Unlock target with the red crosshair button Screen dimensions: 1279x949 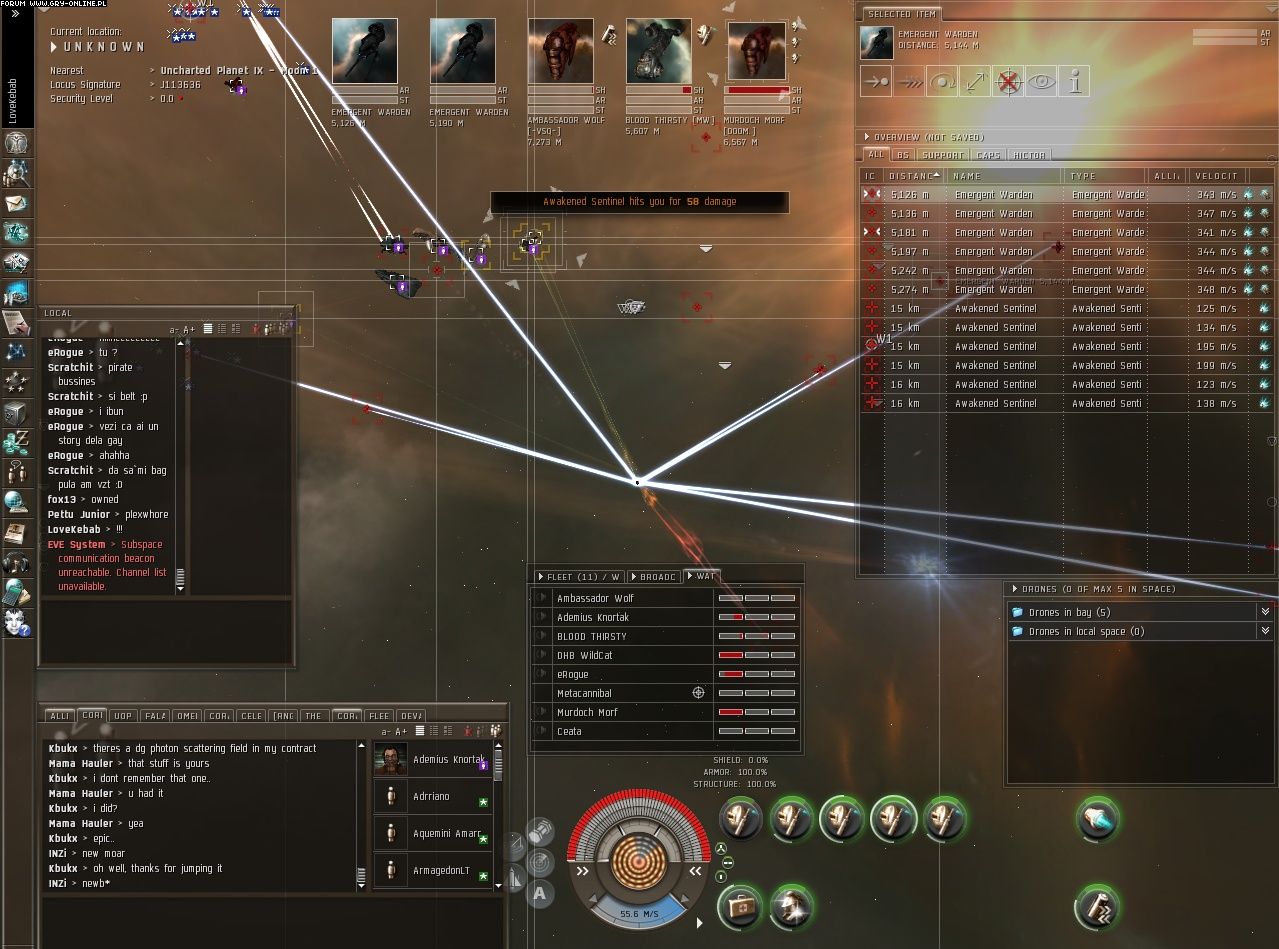1008,82
